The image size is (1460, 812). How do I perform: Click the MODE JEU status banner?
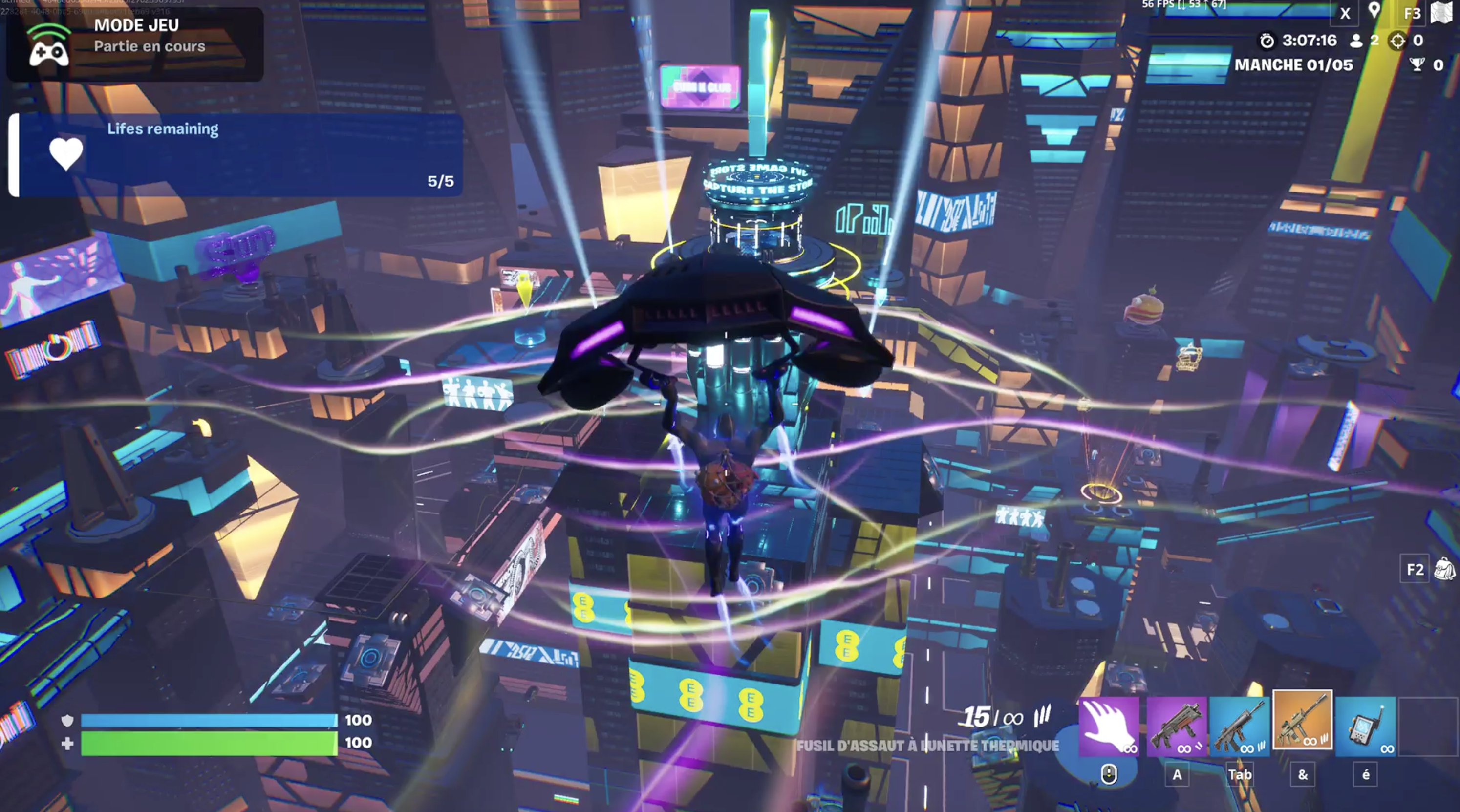coord(135,43)
